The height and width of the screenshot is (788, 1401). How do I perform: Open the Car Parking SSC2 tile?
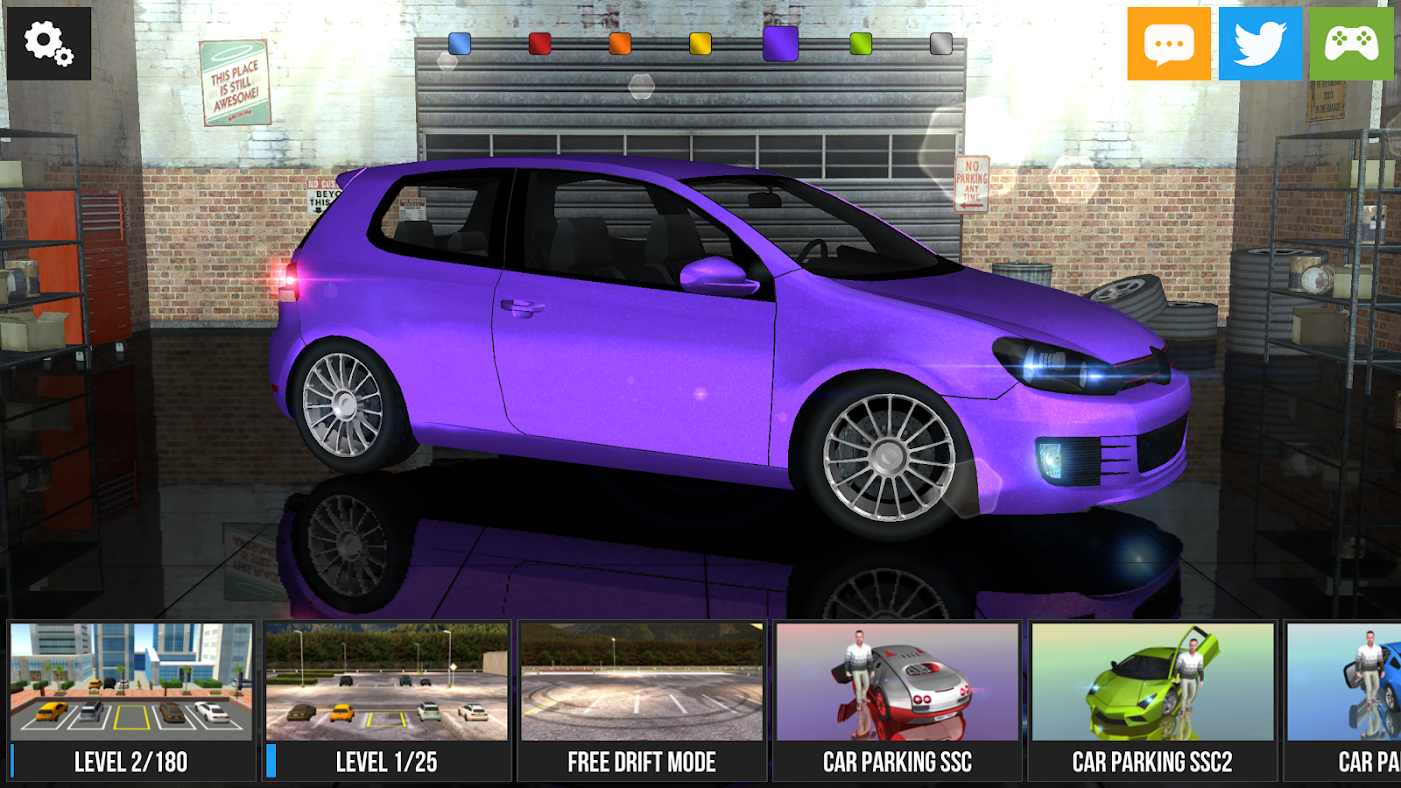(x=1152, y=700)
